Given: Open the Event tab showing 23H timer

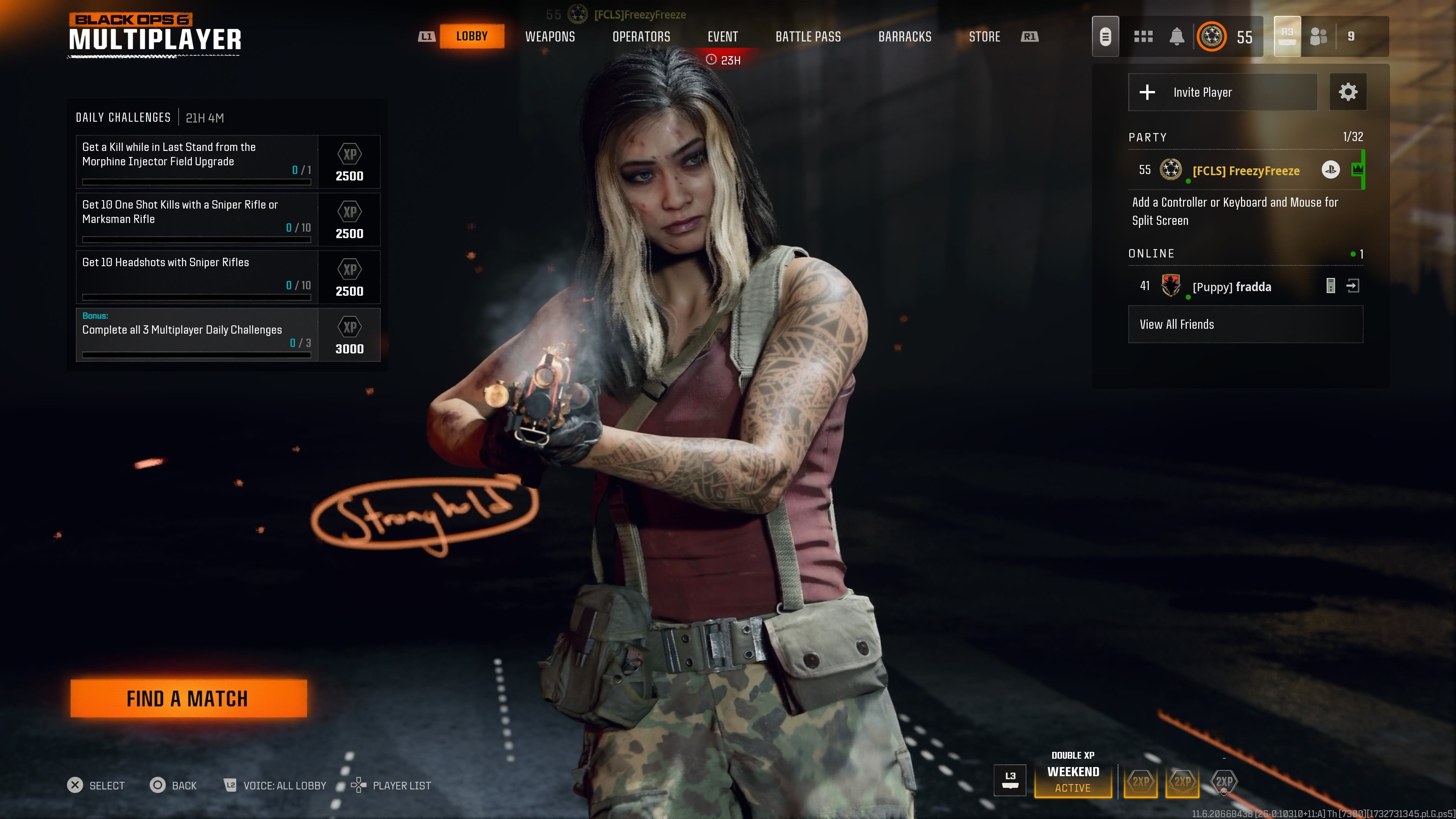Looking at the screenshot, I should 723,36.
